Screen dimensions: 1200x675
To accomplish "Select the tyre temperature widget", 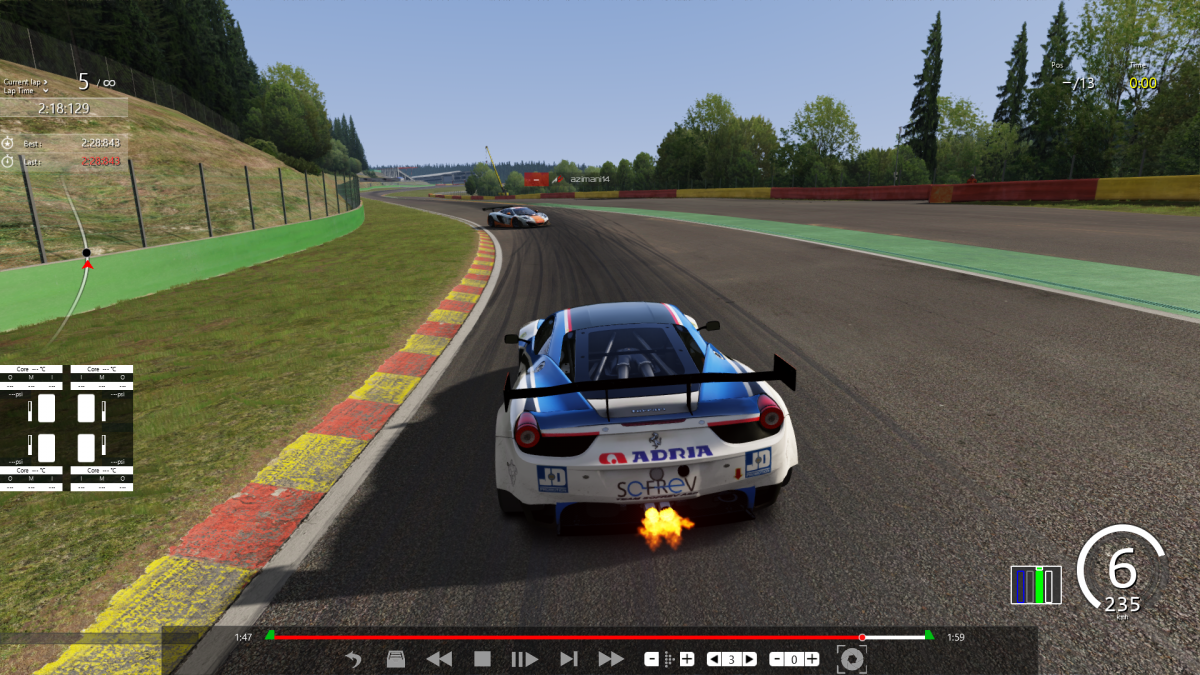I will tap(66, 428).
